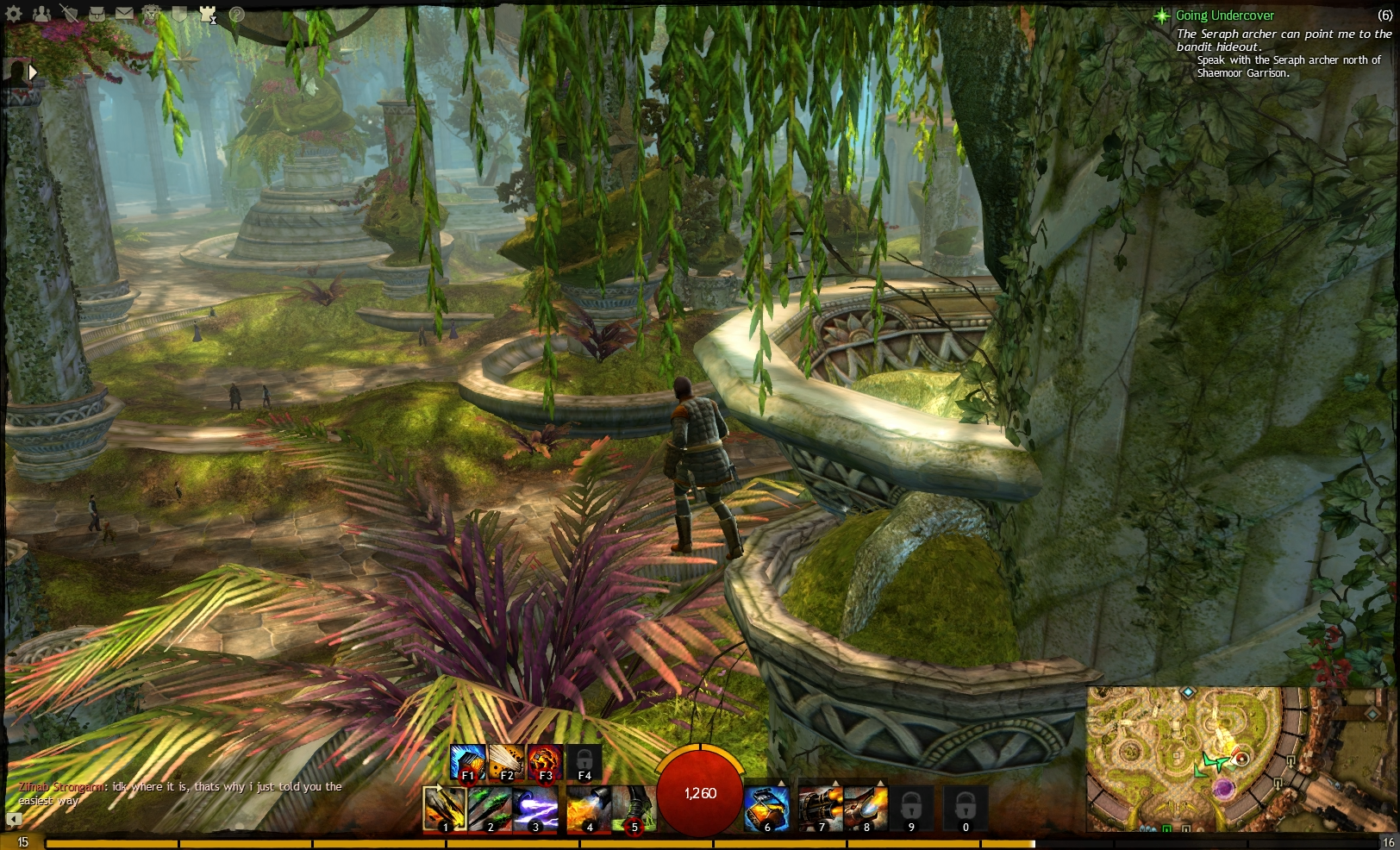
Task: Expand the party panel arrow near the portrait
Action: (33, 72)
